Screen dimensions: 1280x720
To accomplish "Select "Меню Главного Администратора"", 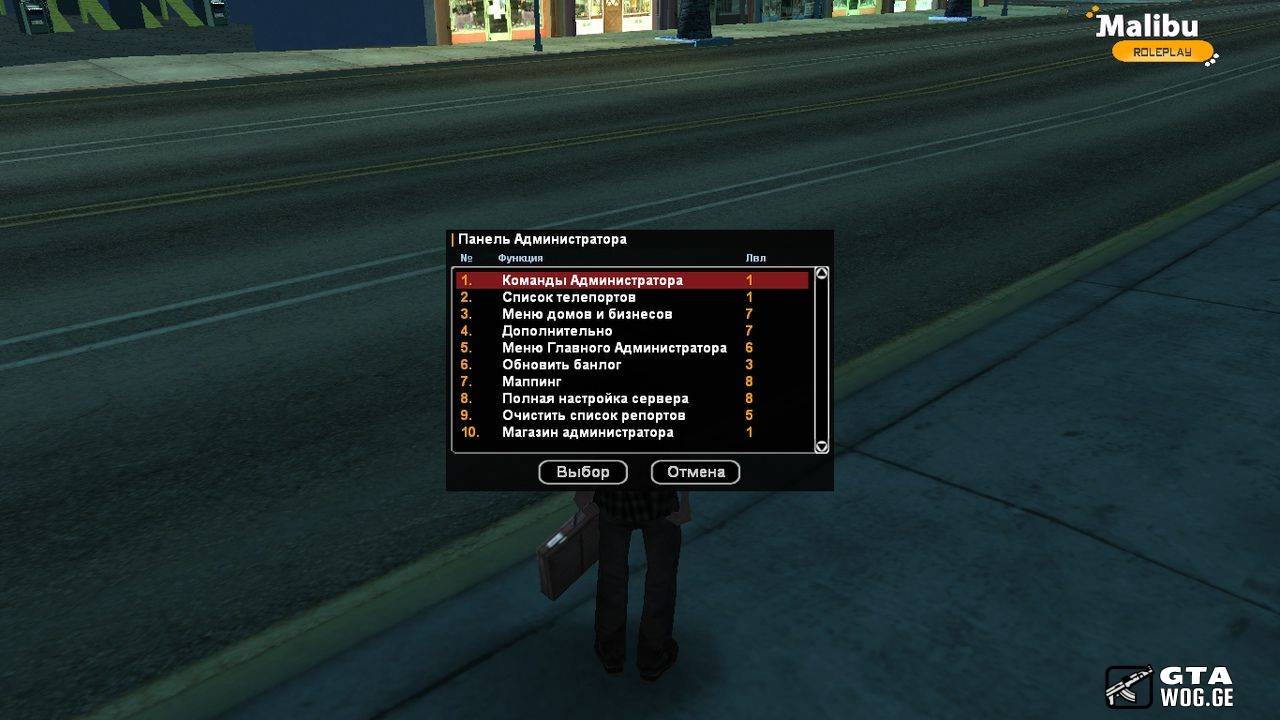I will 614,348.
